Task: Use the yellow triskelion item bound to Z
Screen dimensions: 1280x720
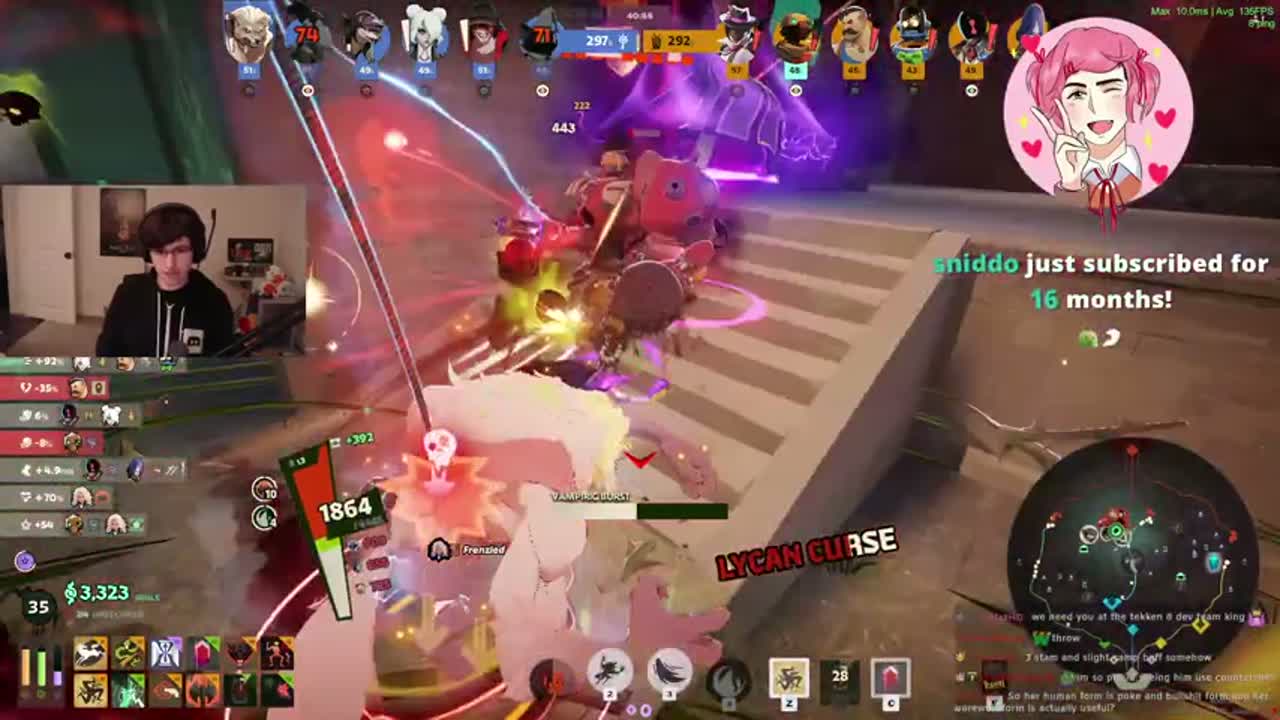Action: pyautogui.click(x=789, y=677)
